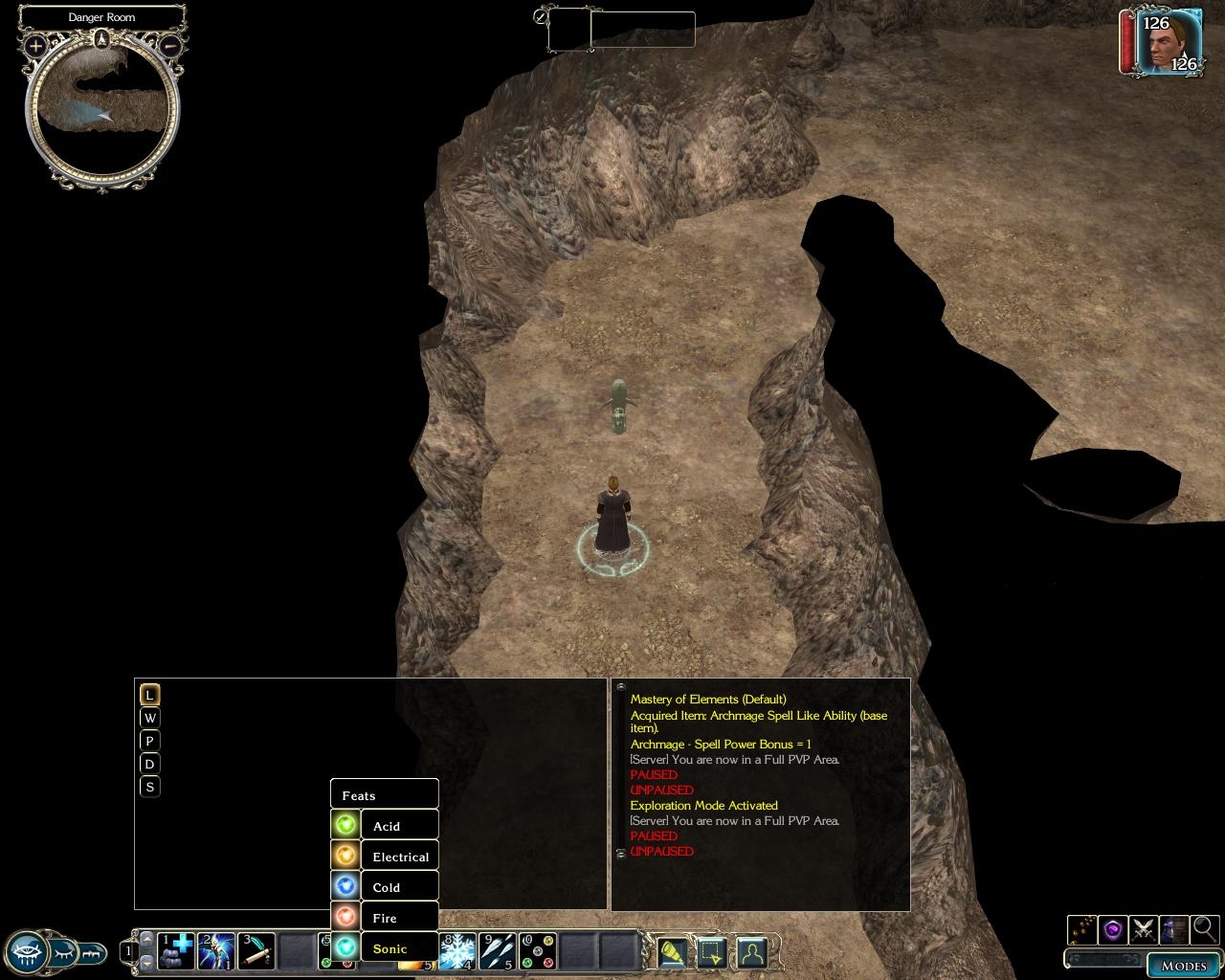The image size is (1225, 980).
Task: Choose the Acid feat option
Action: (x=385, y=826)
